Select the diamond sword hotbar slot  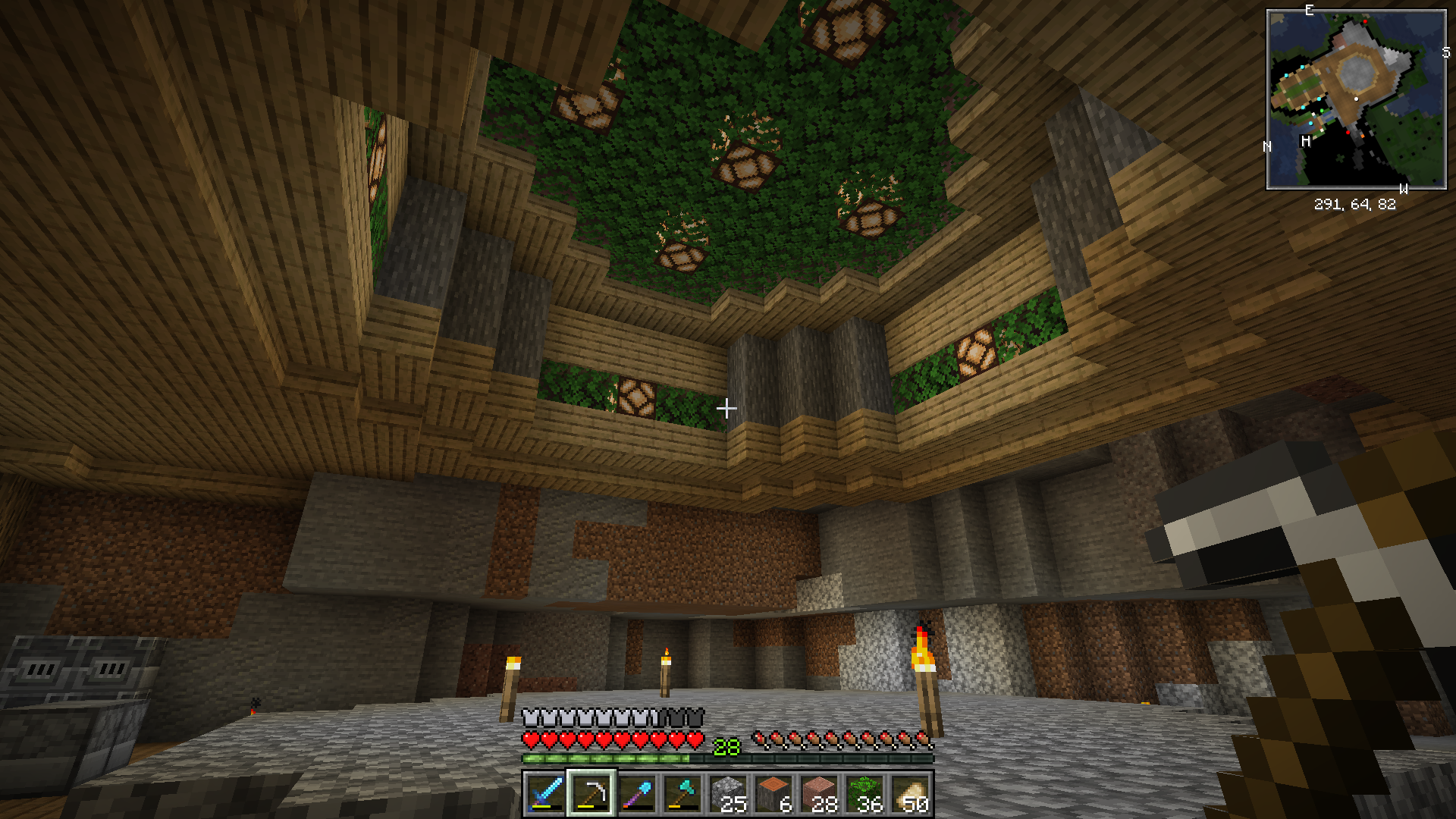click(x=545, y=794)
